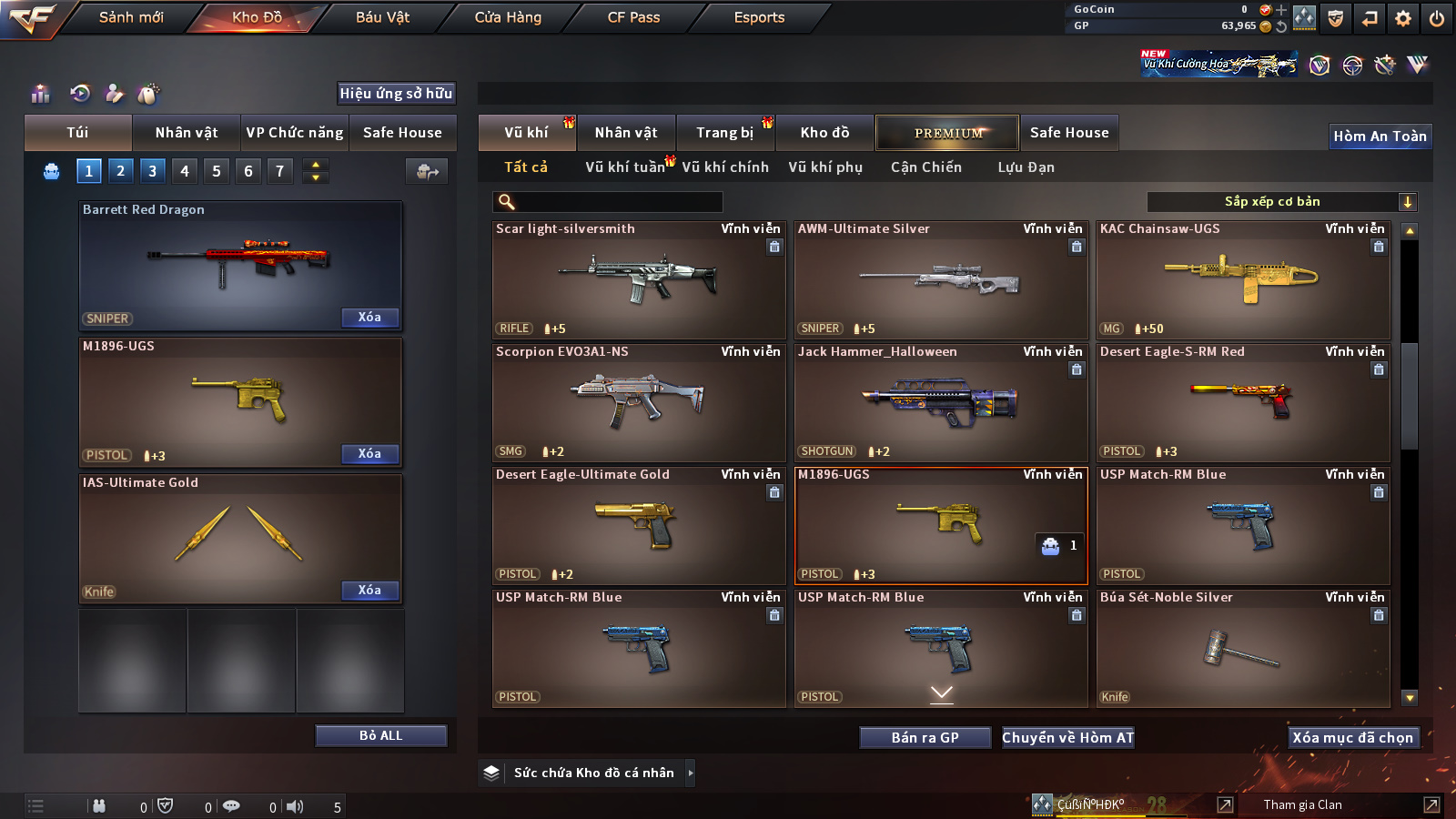
Task: Select the AWM-Ultimate Silver sniper
Action: [941, 280]
